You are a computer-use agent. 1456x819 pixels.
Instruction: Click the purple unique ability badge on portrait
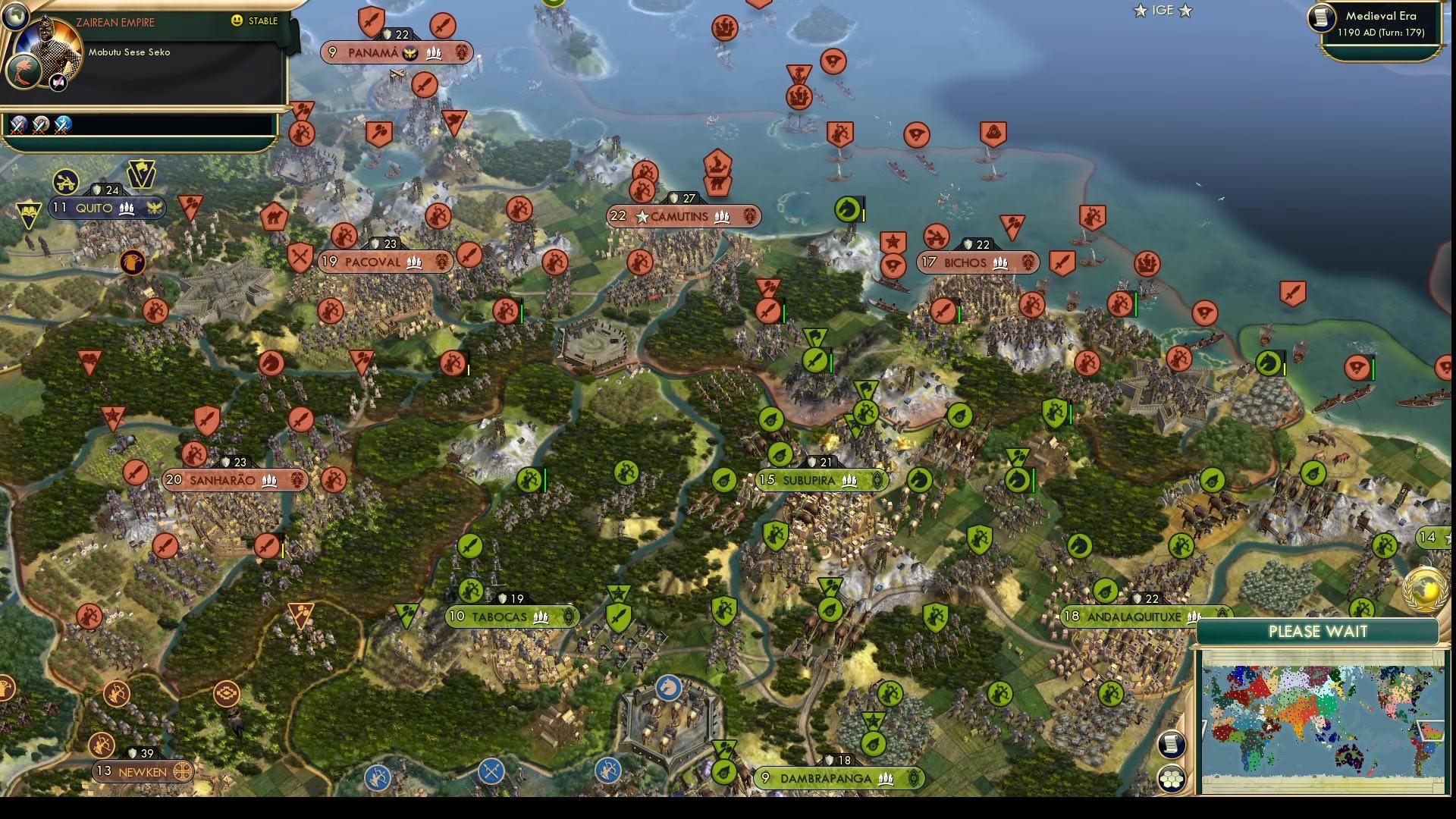click(x=58, y=82)
